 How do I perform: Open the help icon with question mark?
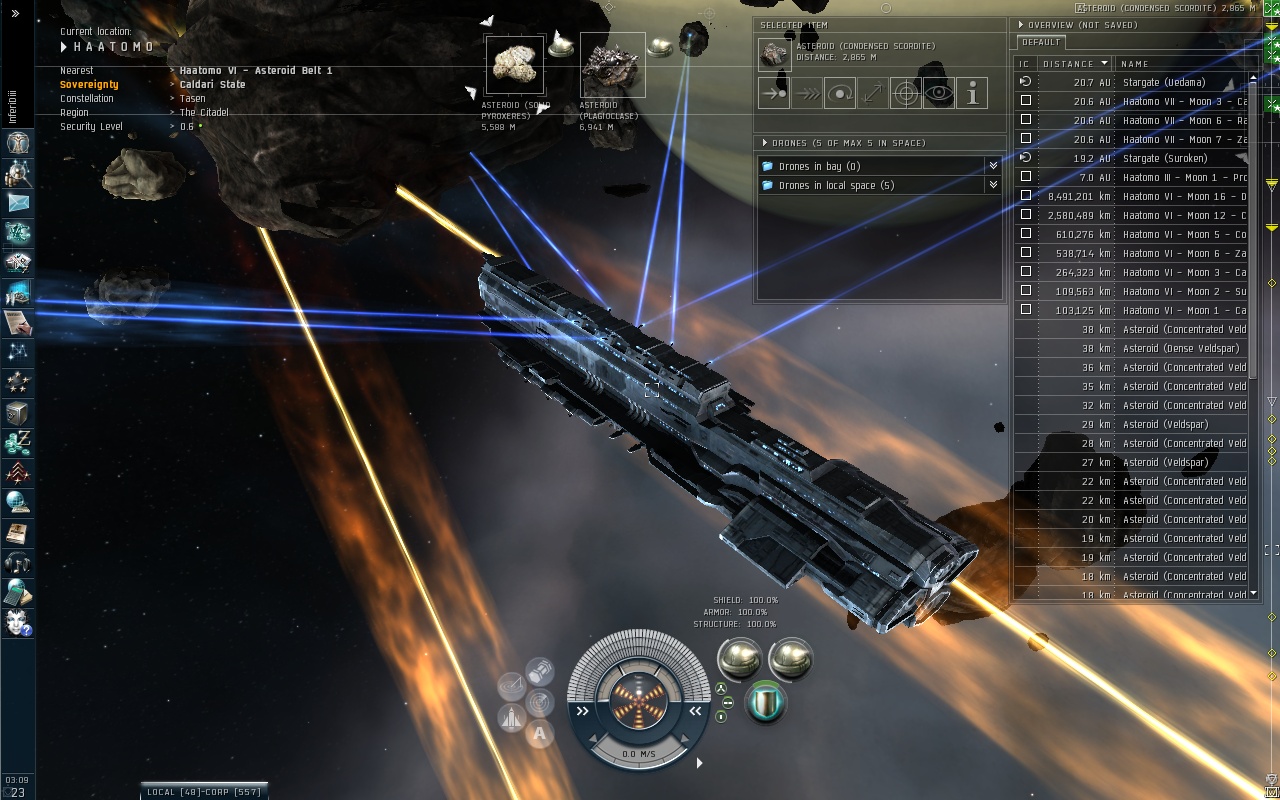coord(18,623)
